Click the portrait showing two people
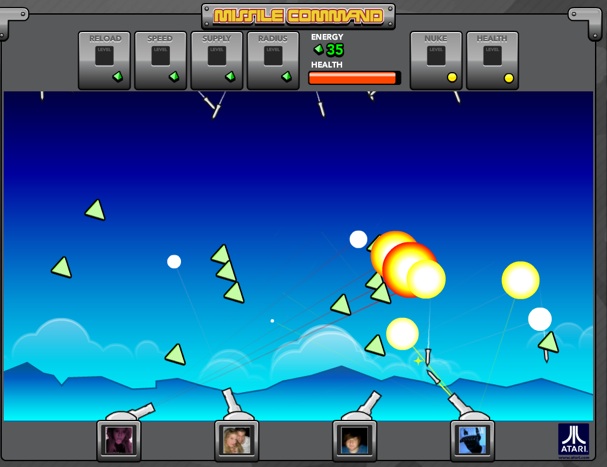Viewport: 607px width, 467px height. [x=237, y=440]
